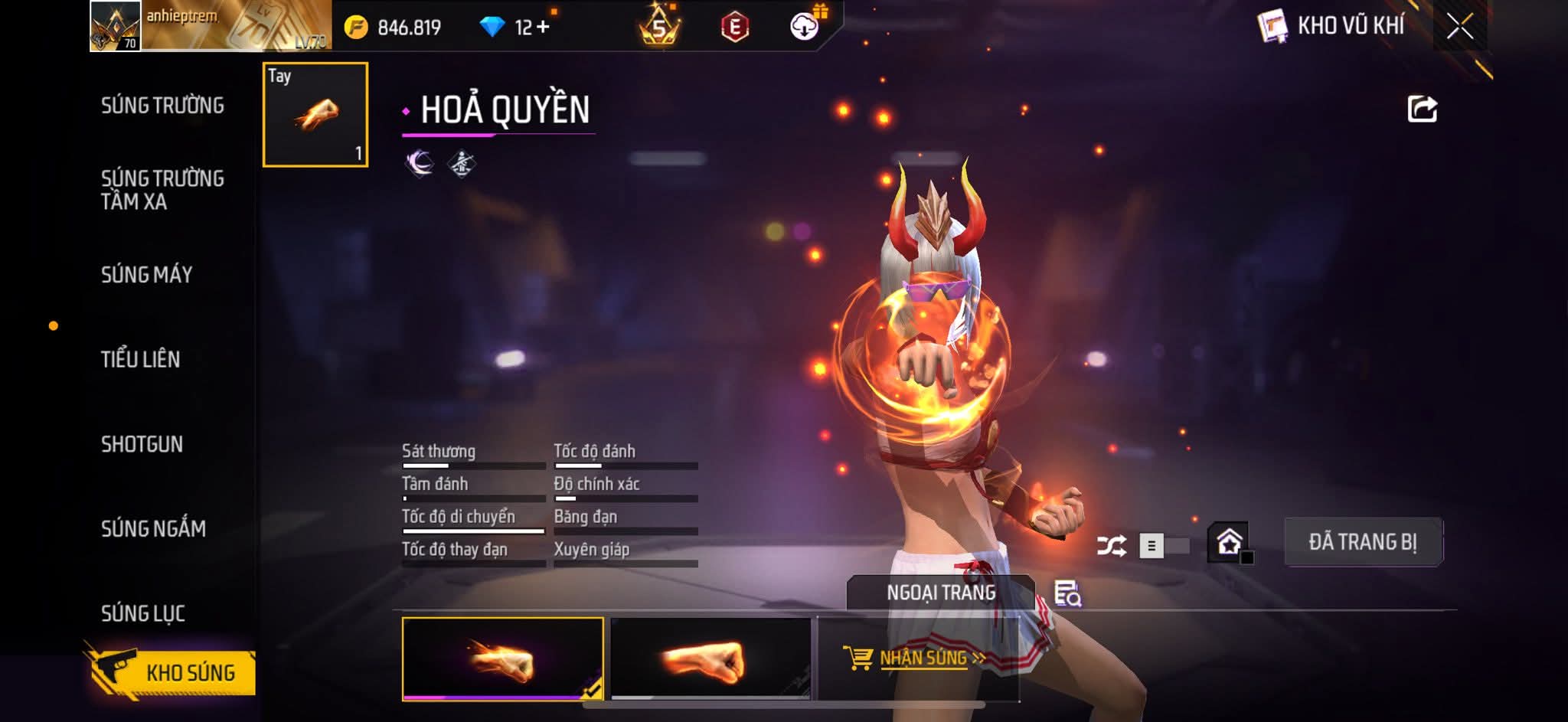Click the house lobby display icon
The width and height of the screenshot is (1568, 722).
(1229, 542)
